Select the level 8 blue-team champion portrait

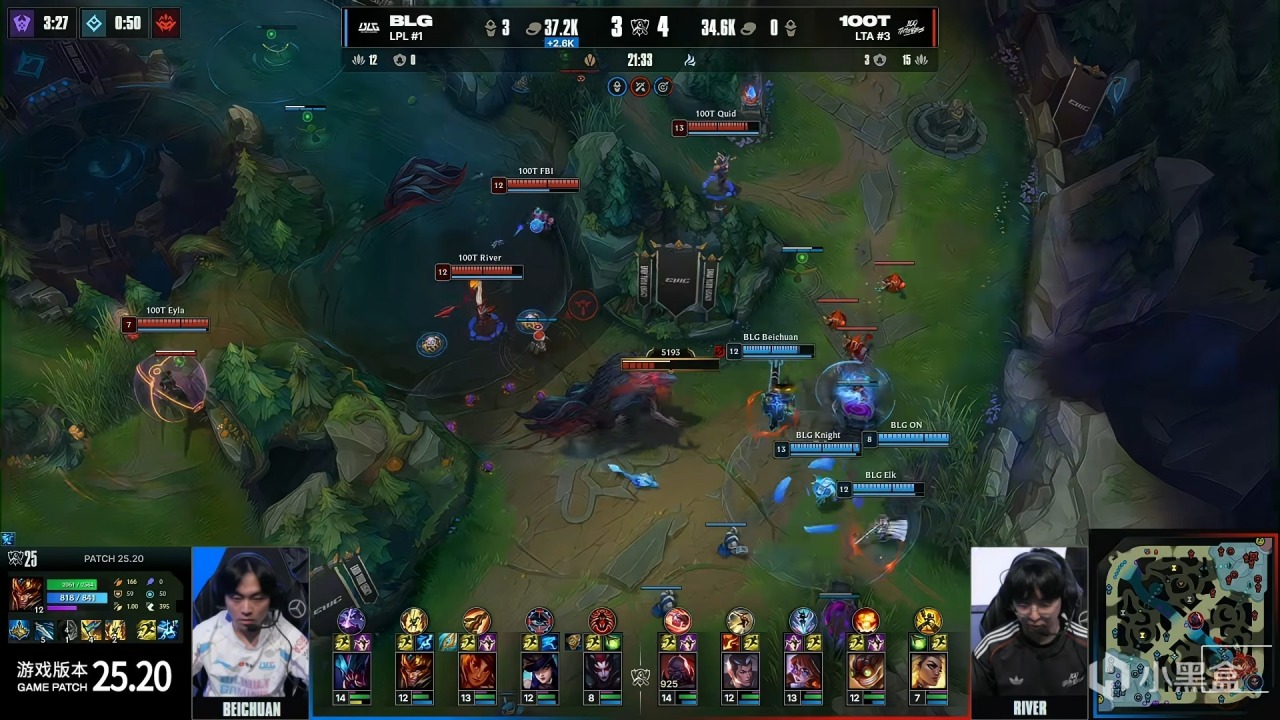(x=601, y=671)
